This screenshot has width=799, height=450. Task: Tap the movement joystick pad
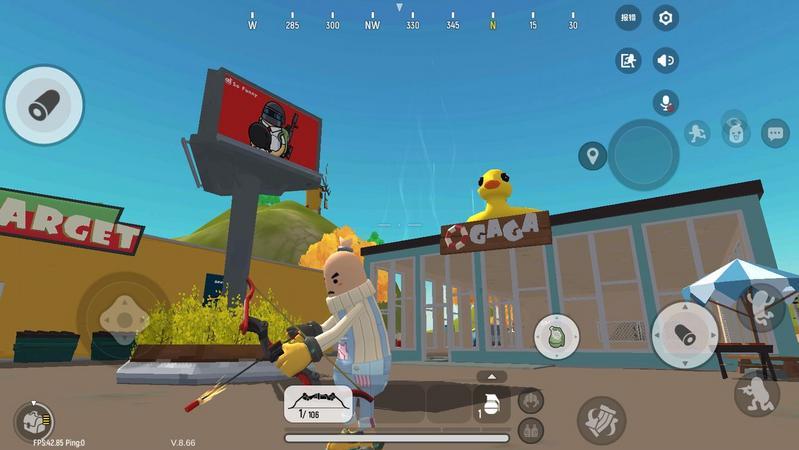pyautogui.click(x=120, y=315)
